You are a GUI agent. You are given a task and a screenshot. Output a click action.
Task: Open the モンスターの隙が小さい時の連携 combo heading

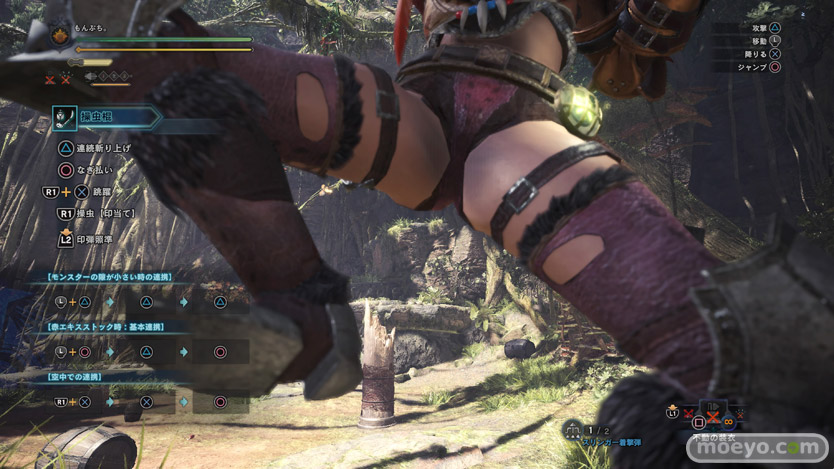pos(110,277)
